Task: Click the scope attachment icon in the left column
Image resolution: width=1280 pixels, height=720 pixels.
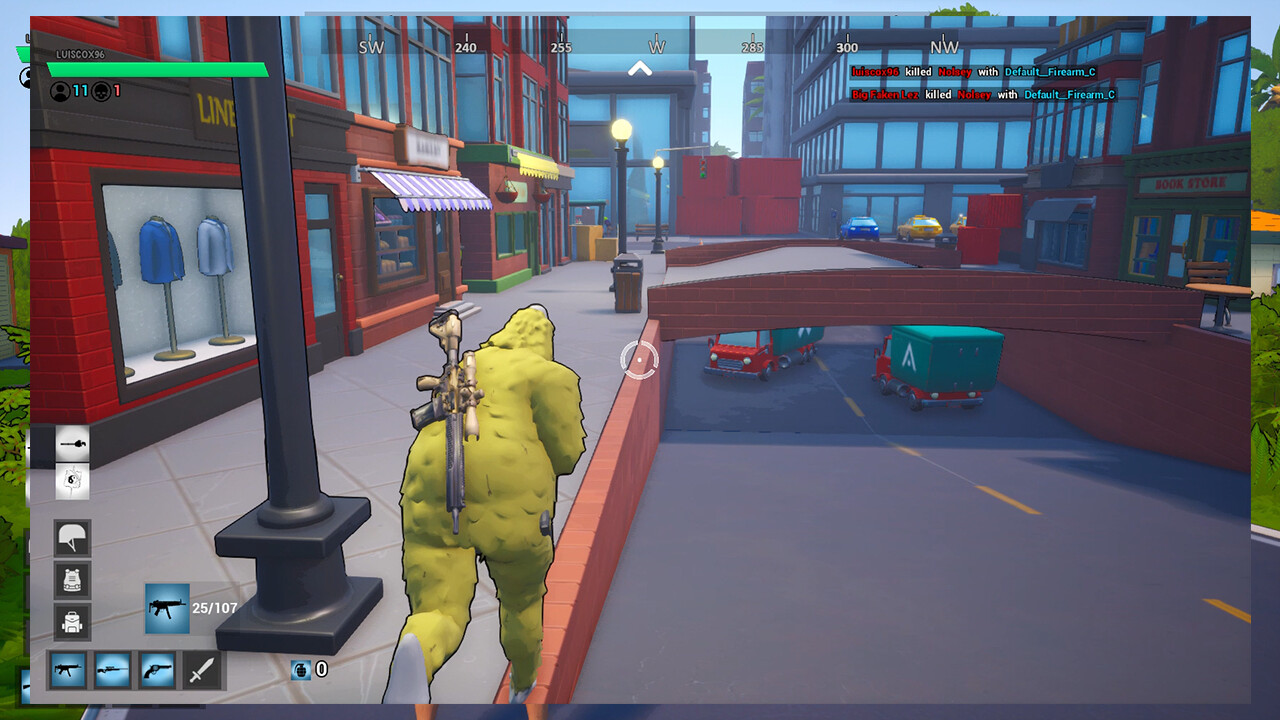Action: (x=71, y=482)
